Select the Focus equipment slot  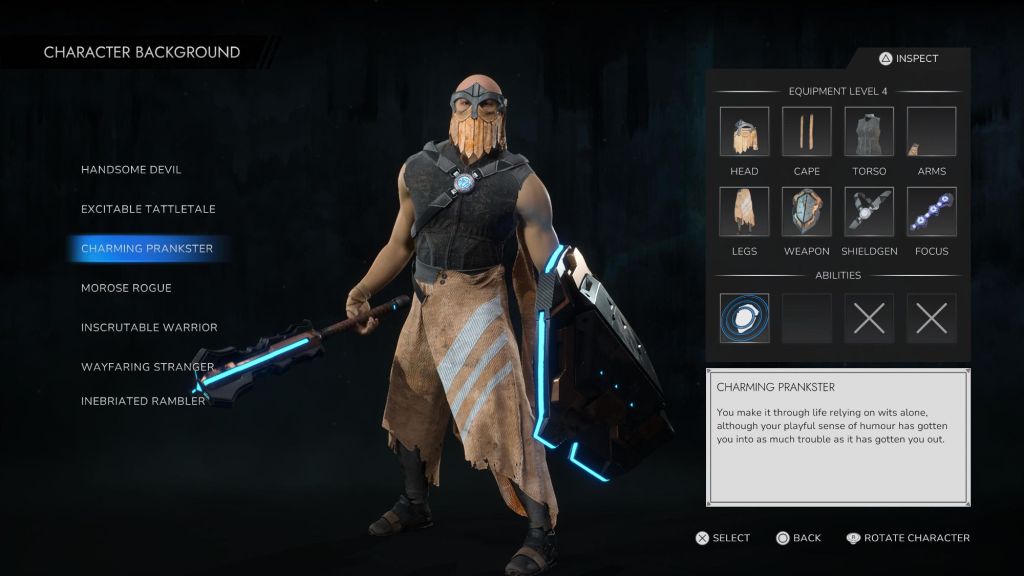[x=931, y=212]
